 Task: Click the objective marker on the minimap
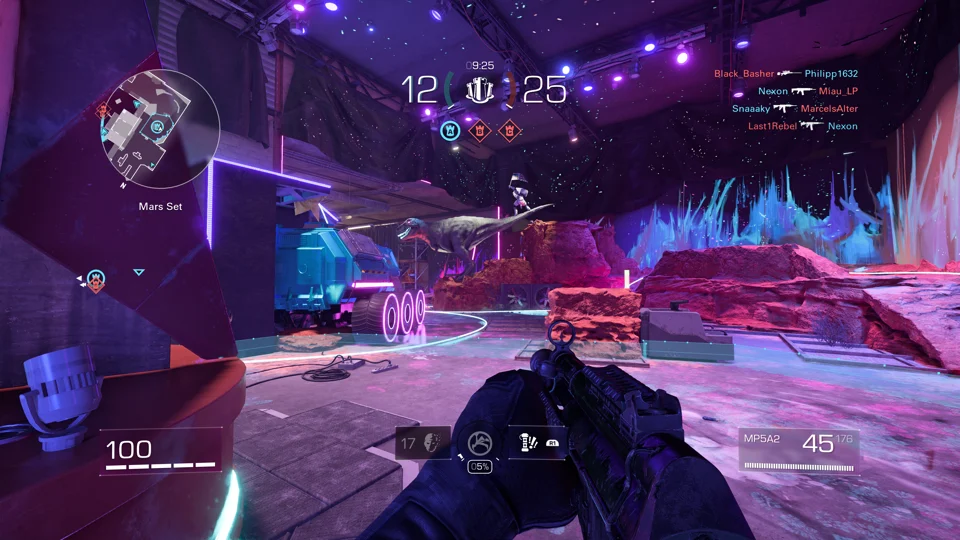click(x=157, y=127)
